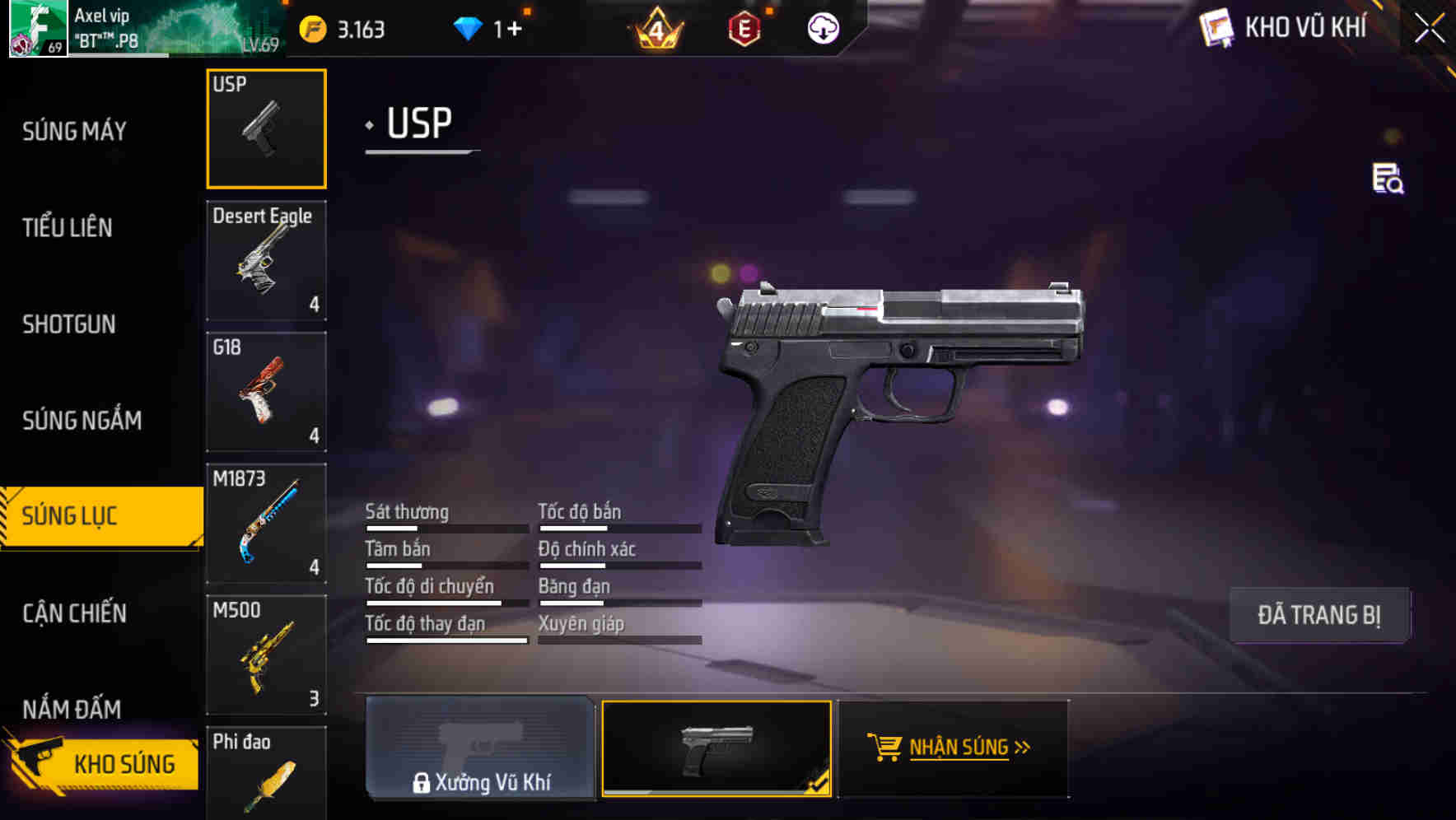Switch to the Shotgun category tab
Screen dimensions: 1456x820
(x=69, y=324)
